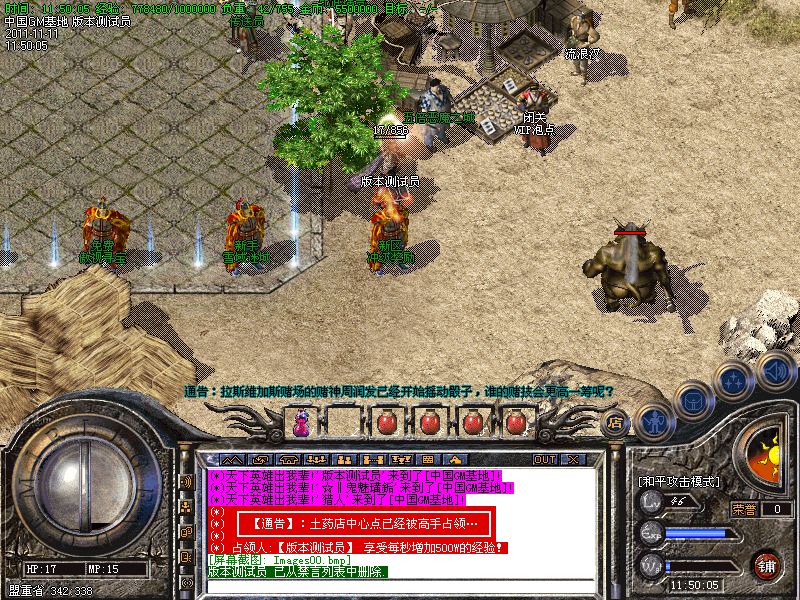Click the OUT button above chat

[x=544, y=459]
